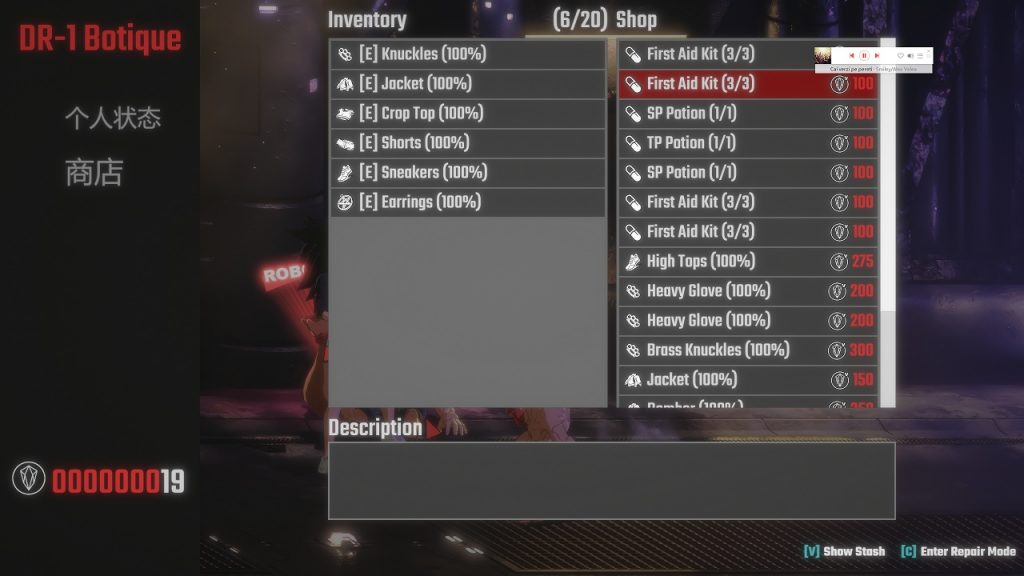Choose the 150-credit Jacket in the shop
This screenshot has width=1024, height=576.
747,380
